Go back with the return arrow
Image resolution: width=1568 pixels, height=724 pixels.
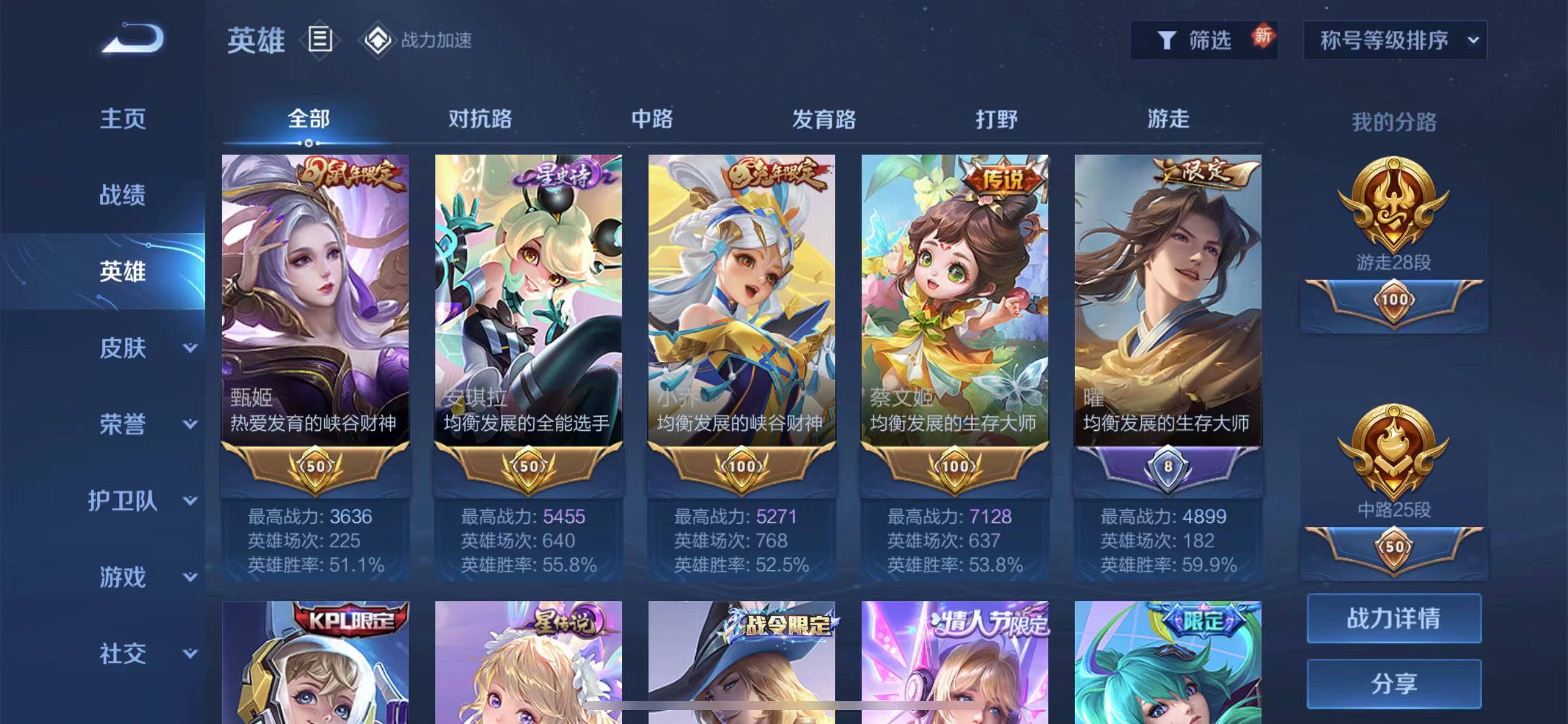[x=132, y=39]
